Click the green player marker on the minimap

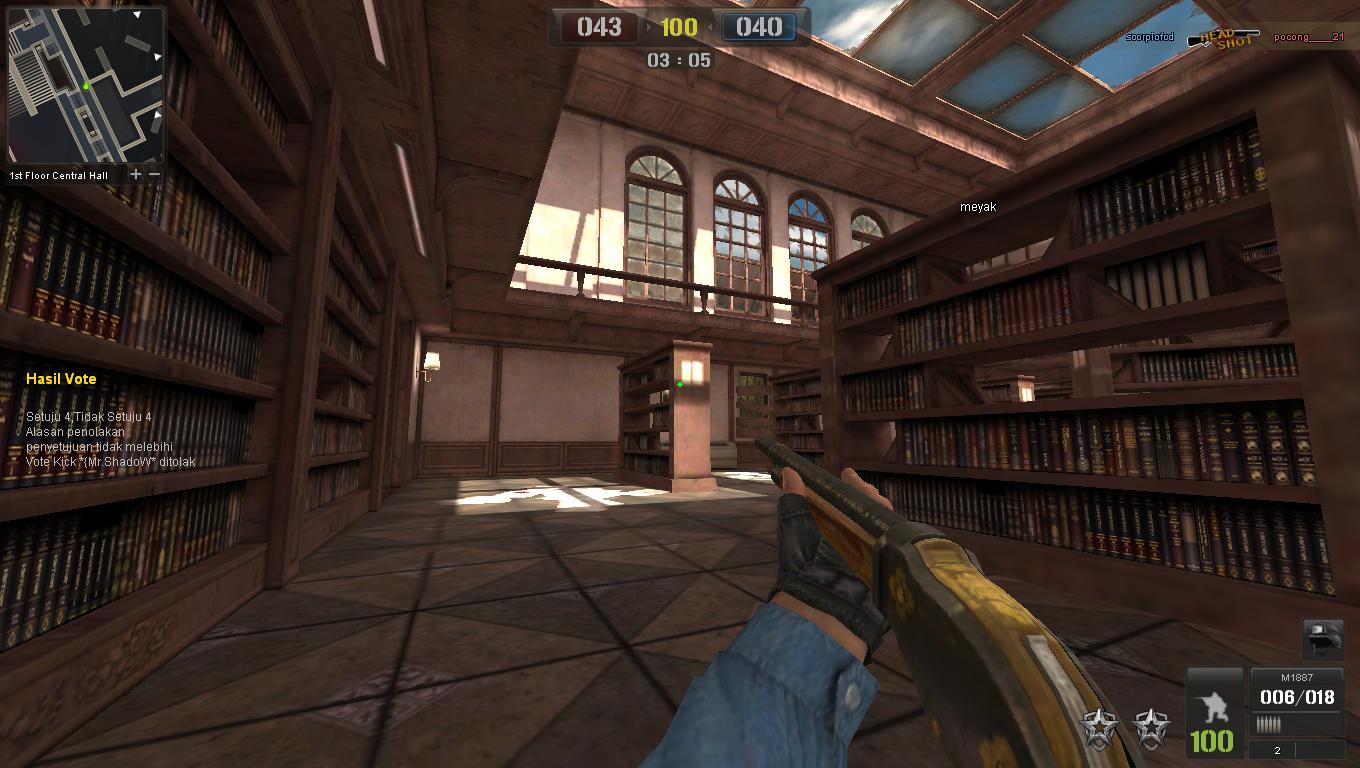pos(86,87)
